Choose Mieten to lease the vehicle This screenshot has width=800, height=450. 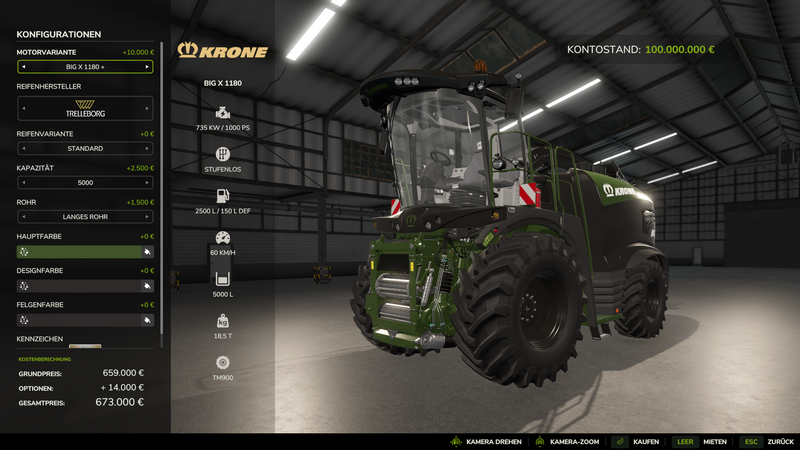715,441
